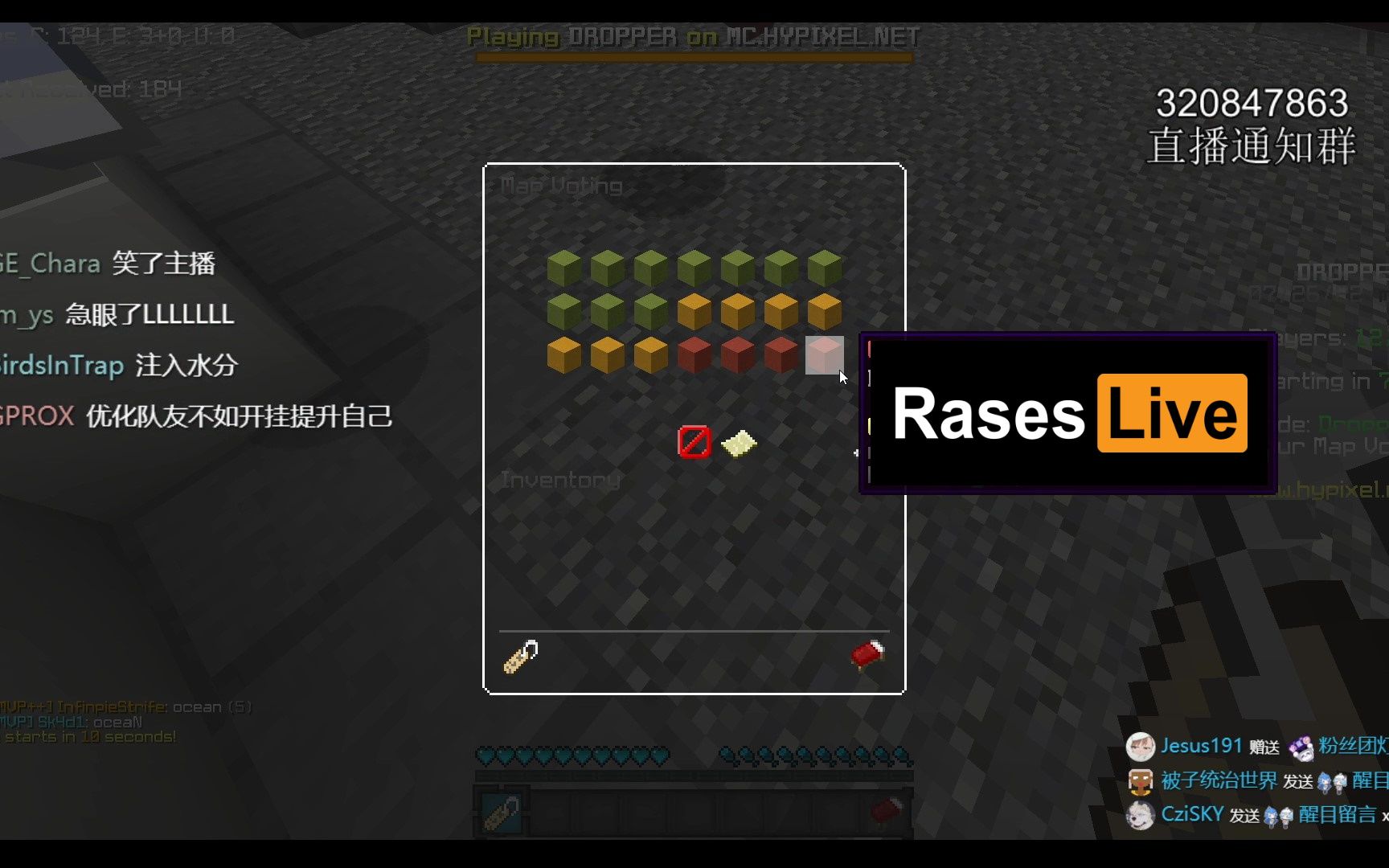
Task: Pick the middle green concrete block to vote
Action: point(694,268)
